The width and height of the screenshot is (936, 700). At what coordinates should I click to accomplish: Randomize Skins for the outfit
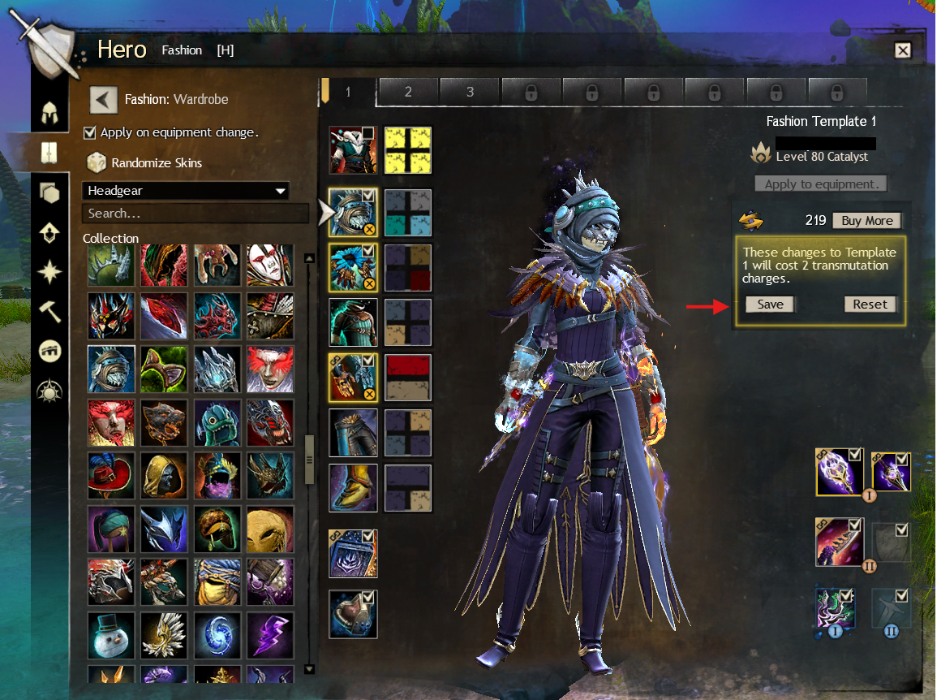pos(156,162)
